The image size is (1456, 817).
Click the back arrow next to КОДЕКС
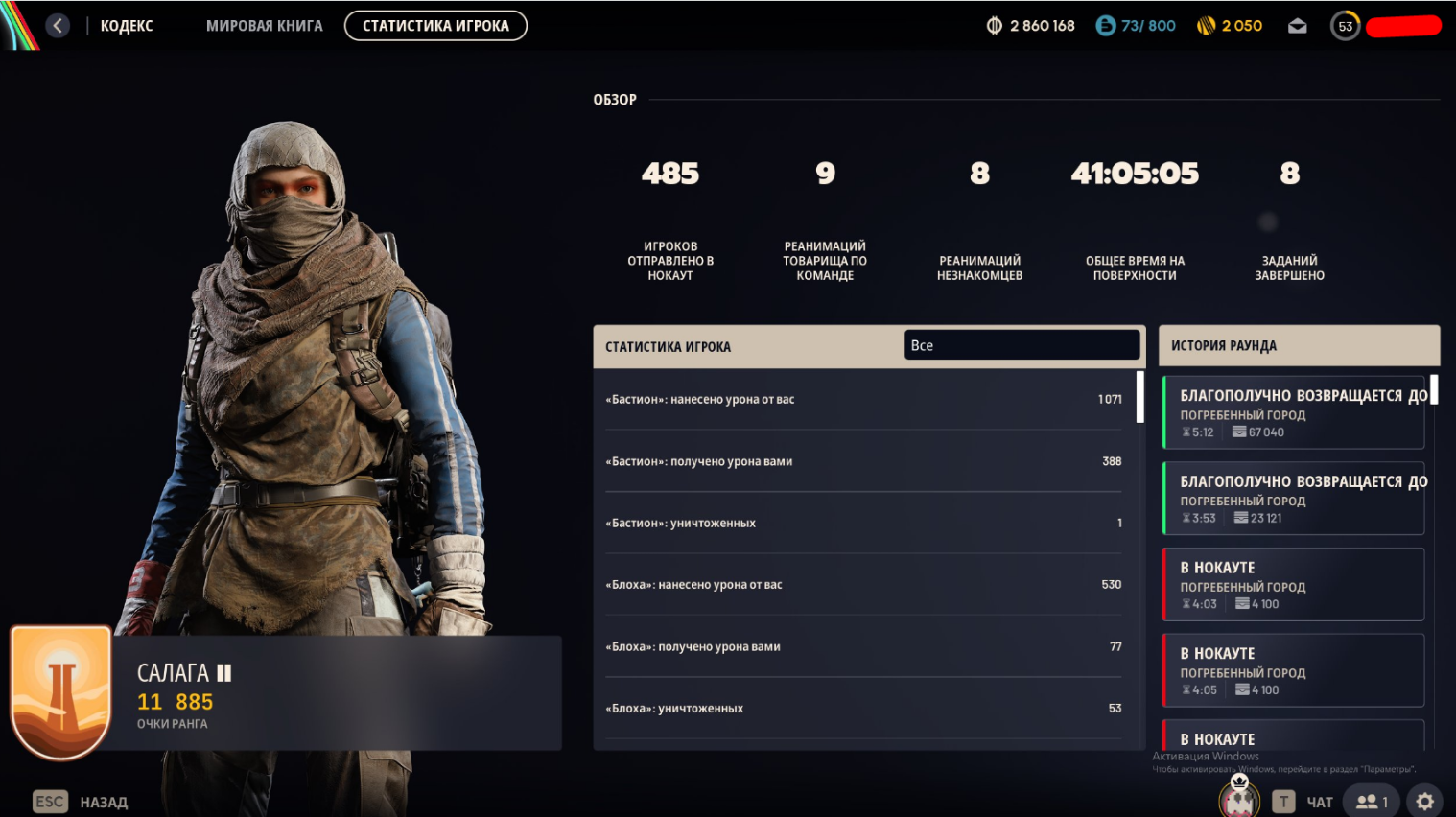coord(58,26)
